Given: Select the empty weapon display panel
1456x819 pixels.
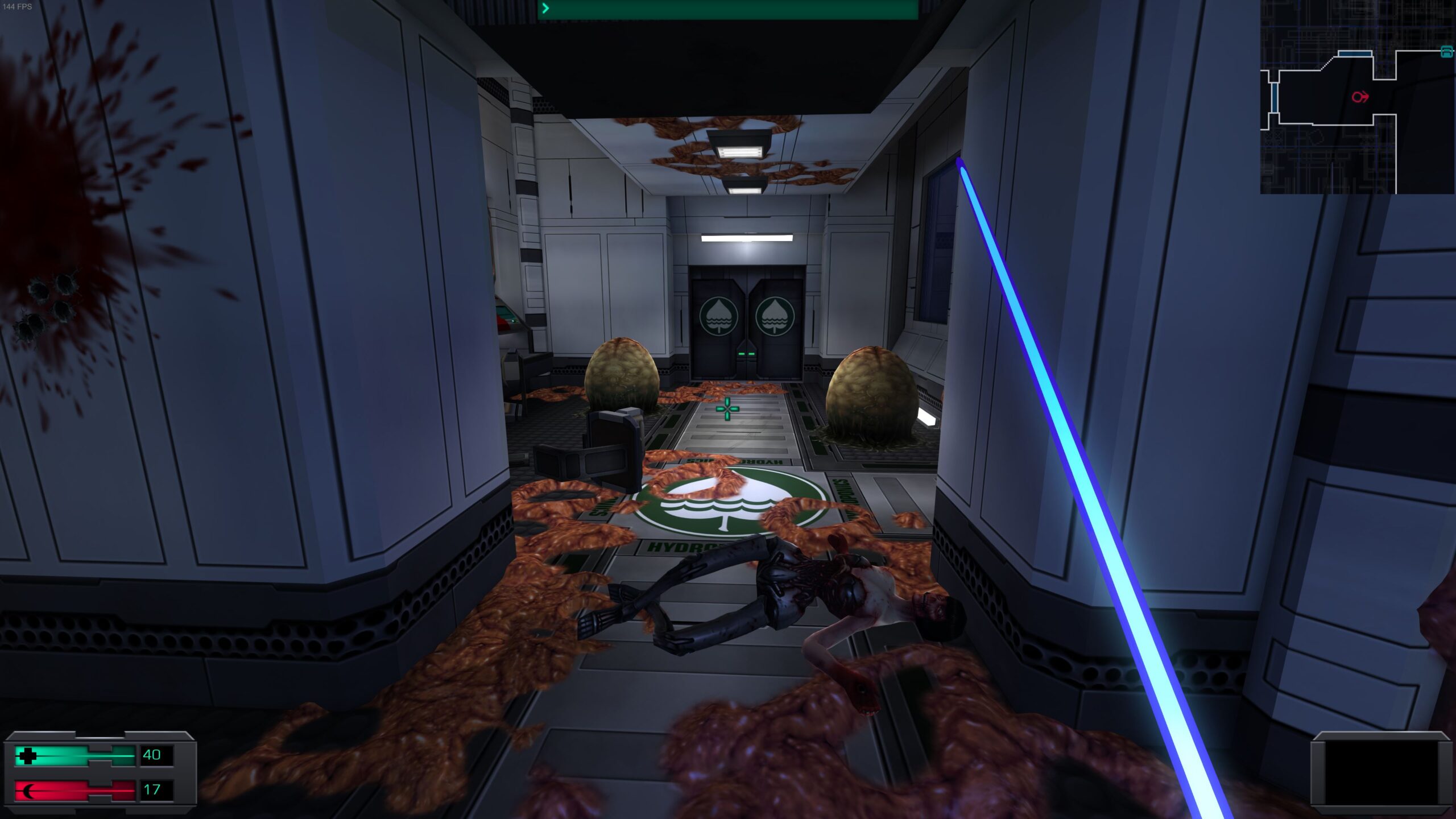Looking at the screenshot, I should 1381,773.
